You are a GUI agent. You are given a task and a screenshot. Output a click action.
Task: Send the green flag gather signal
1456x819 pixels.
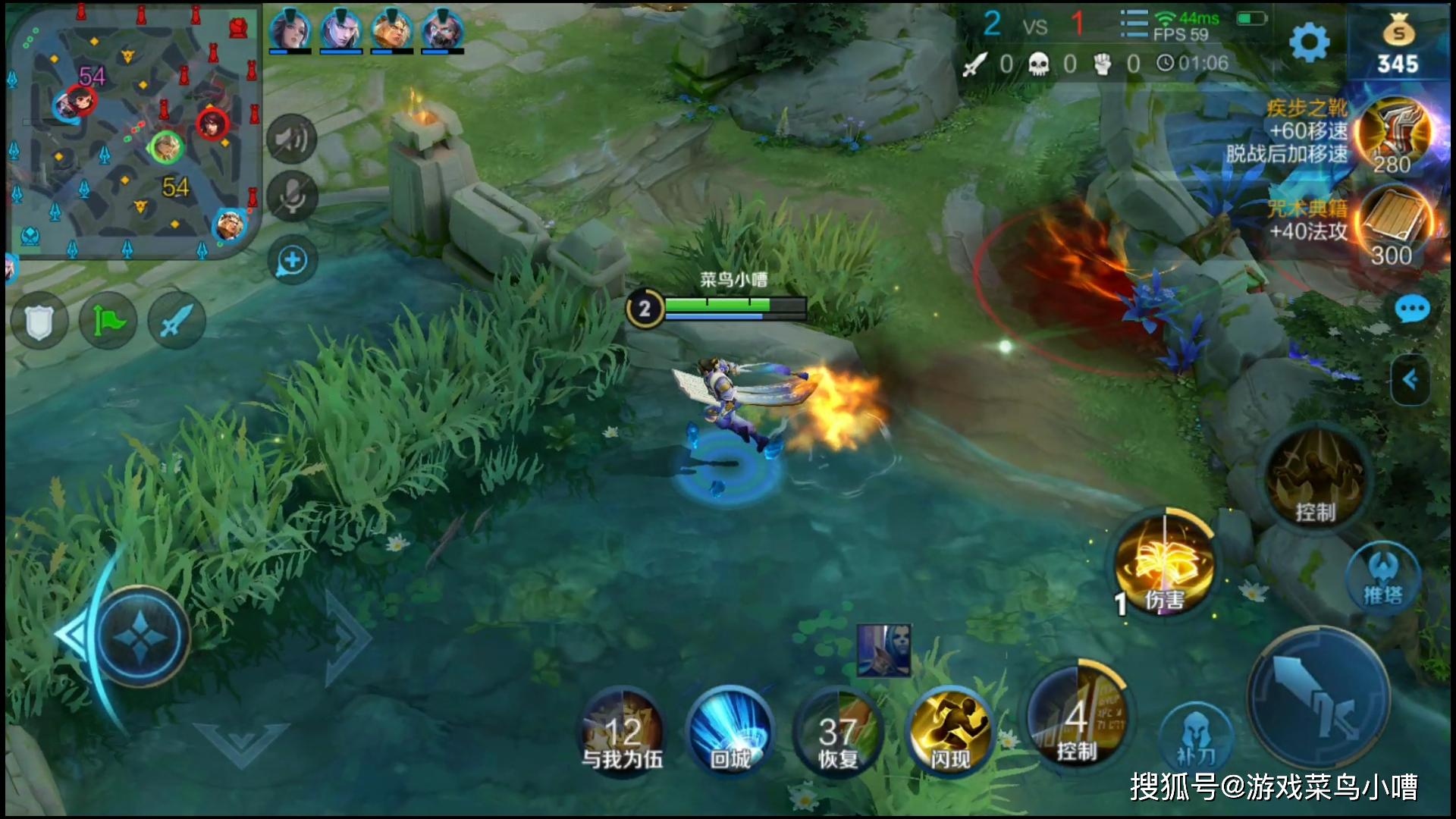pos(108,322)
